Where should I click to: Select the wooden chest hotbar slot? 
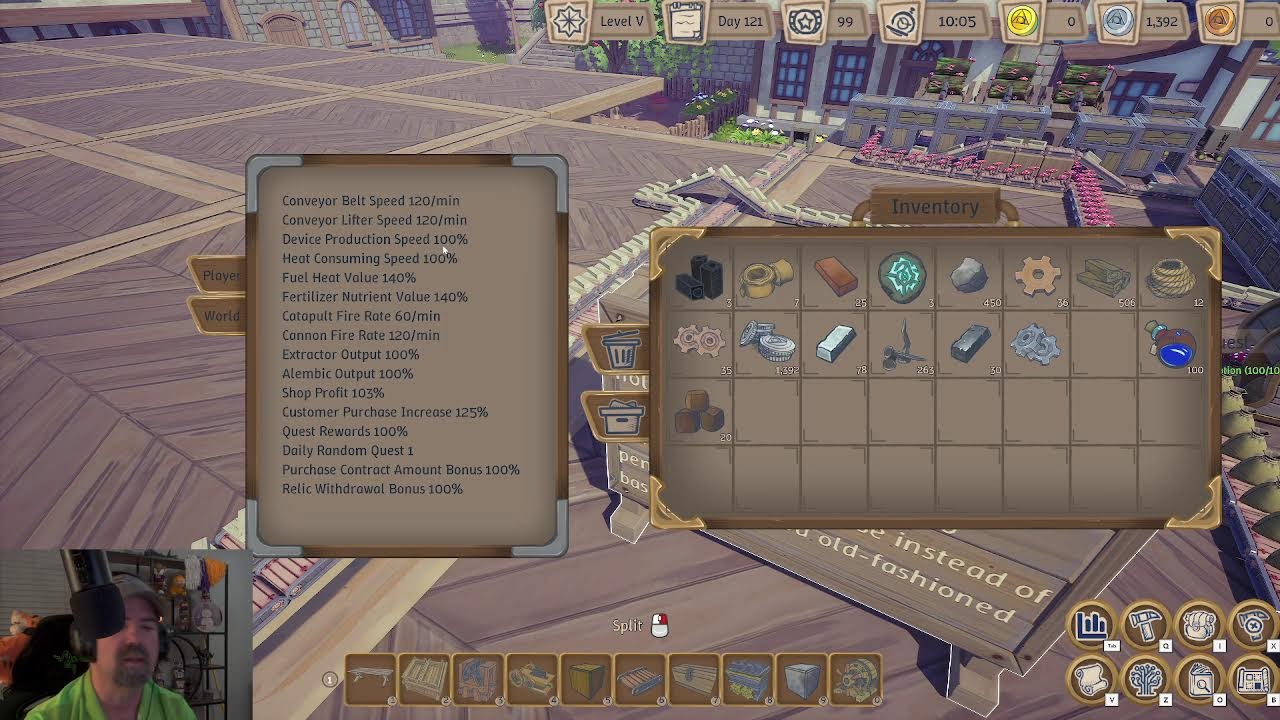pos(693,679)
